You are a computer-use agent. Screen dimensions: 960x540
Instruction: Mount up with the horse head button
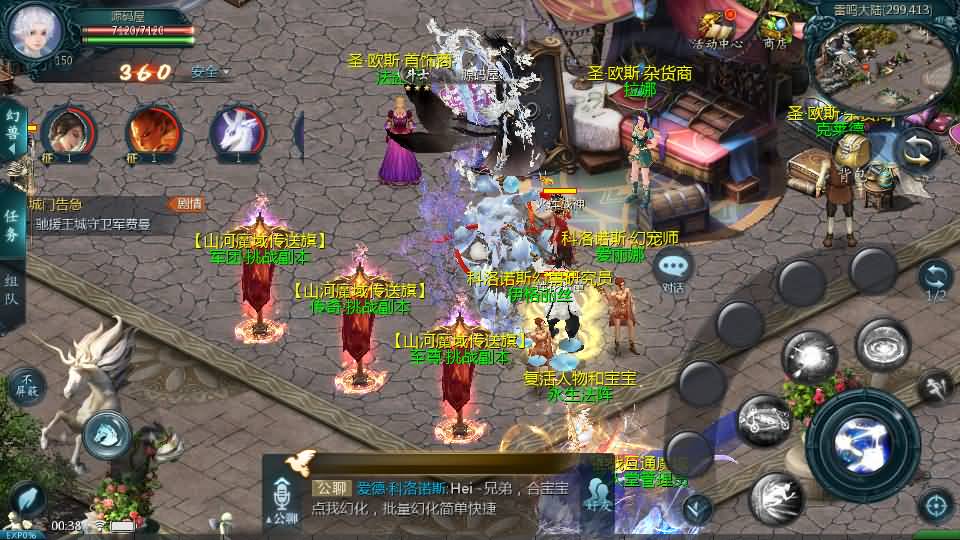point(108,434)
